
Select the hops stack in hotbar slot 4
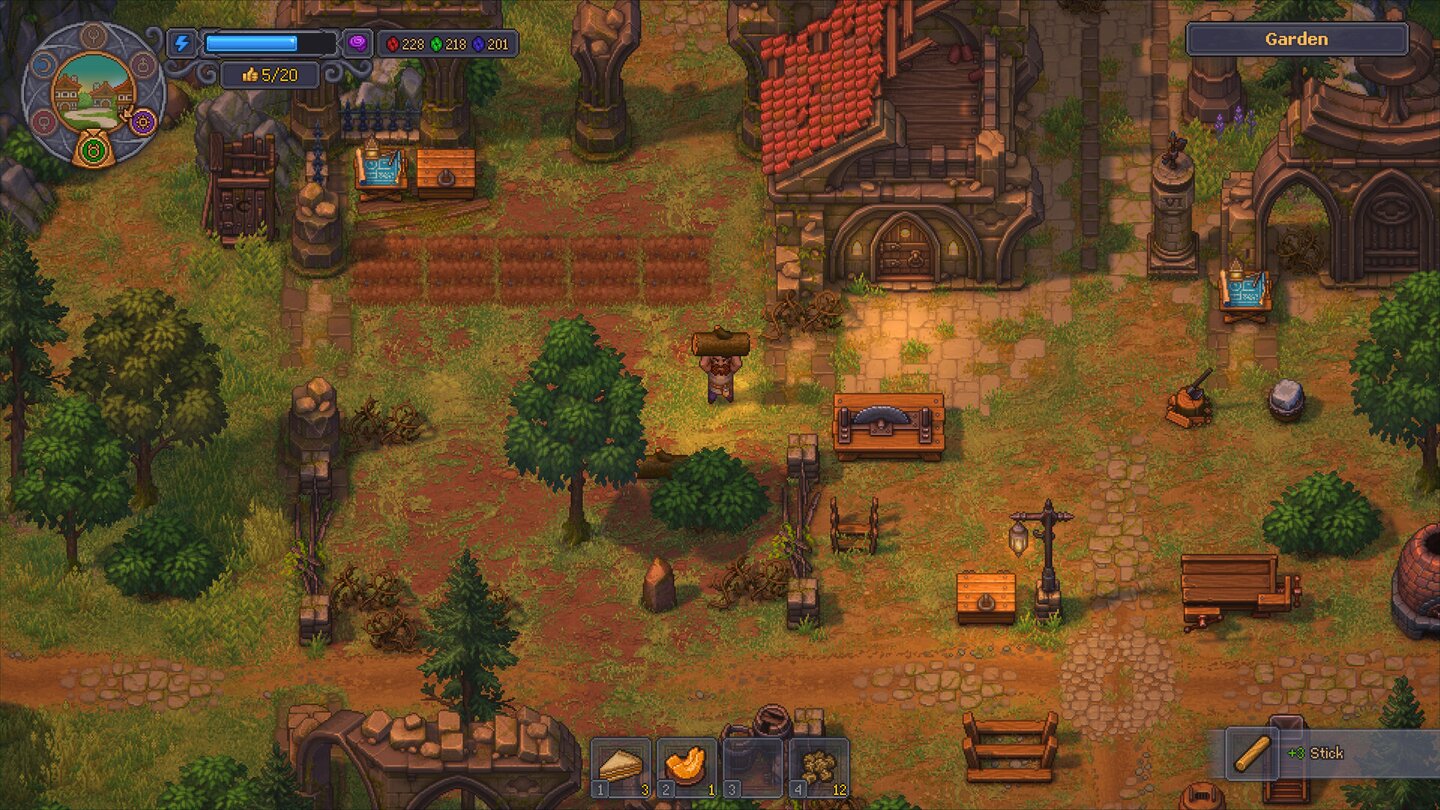818,768
